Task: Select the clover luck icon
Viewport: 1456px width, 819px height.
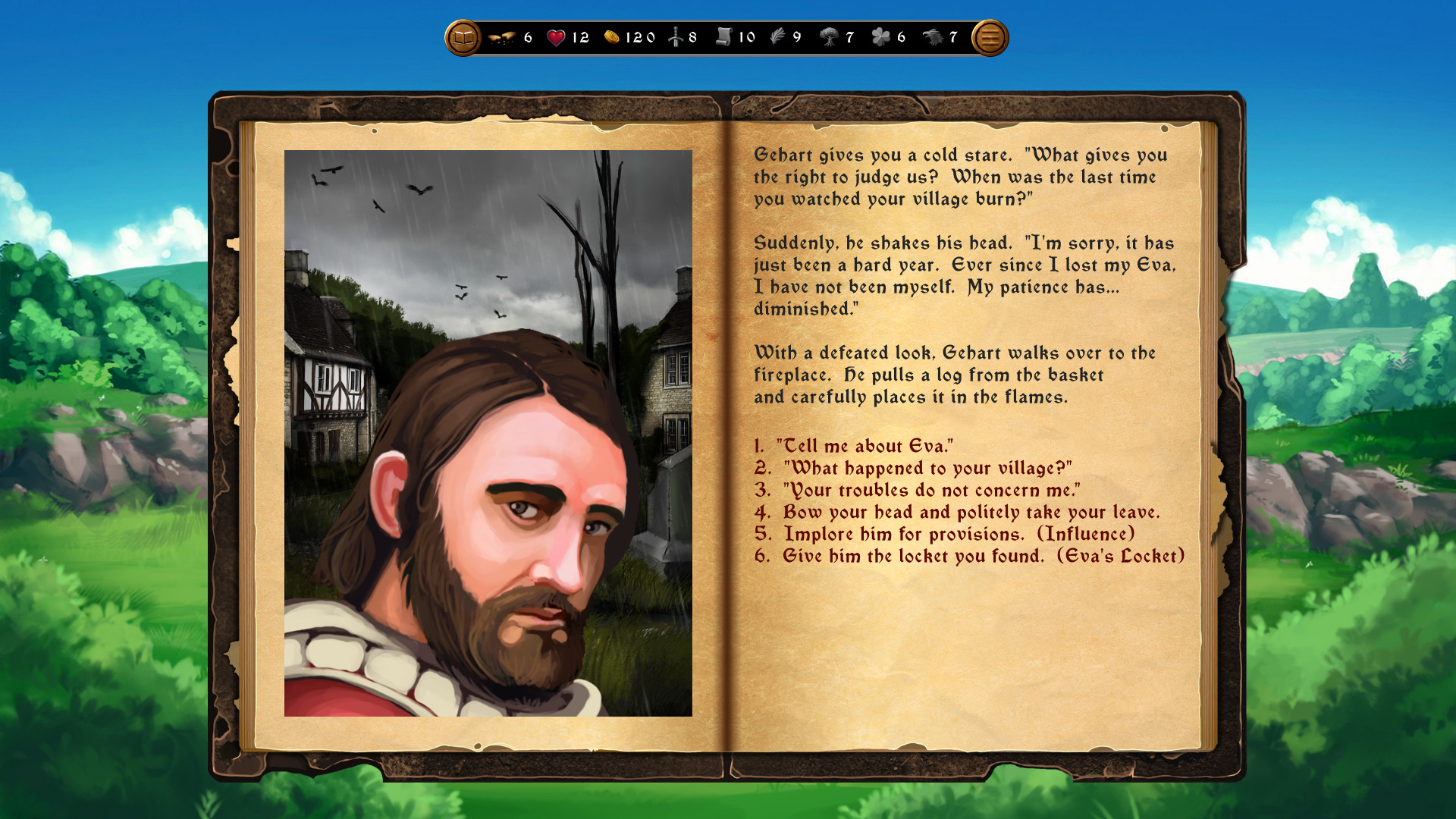Action: (882, 36)
